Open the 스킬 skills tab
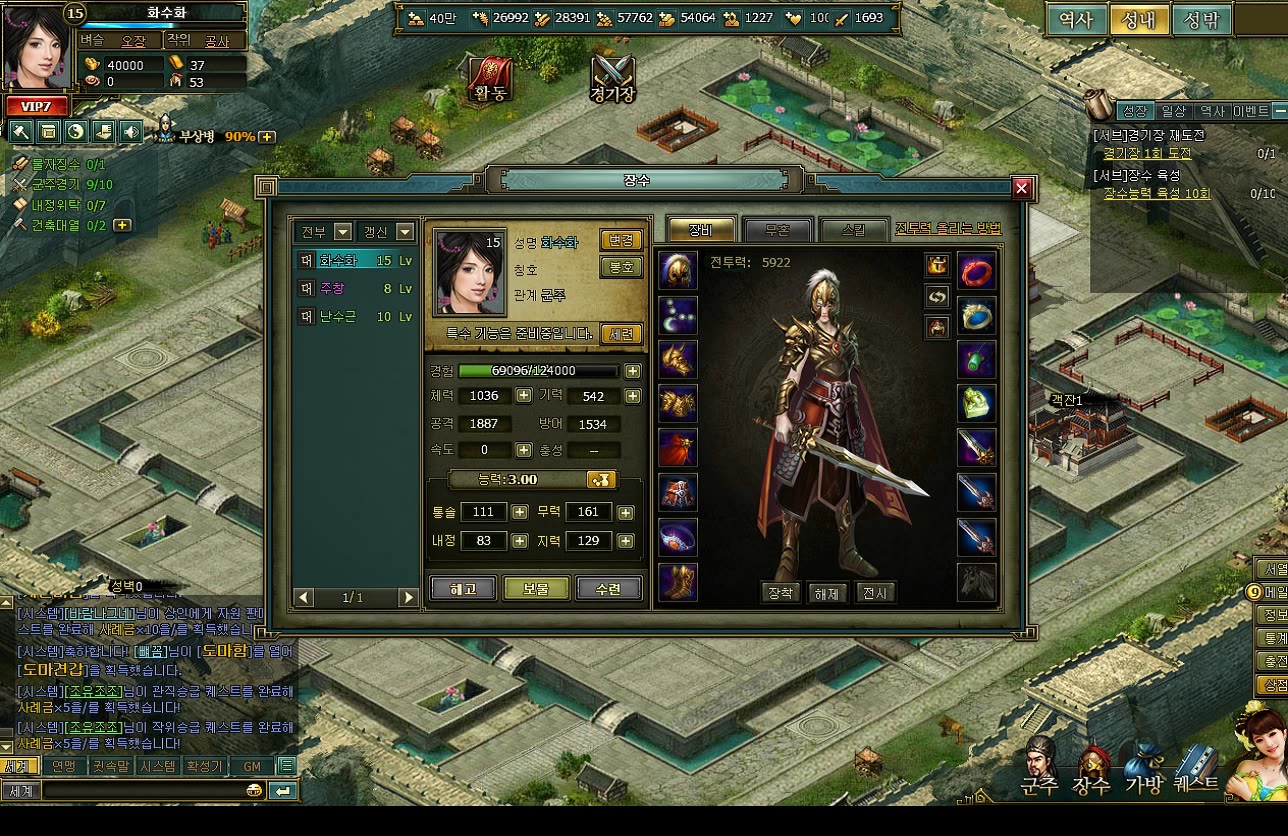 (x=853, y=229)
